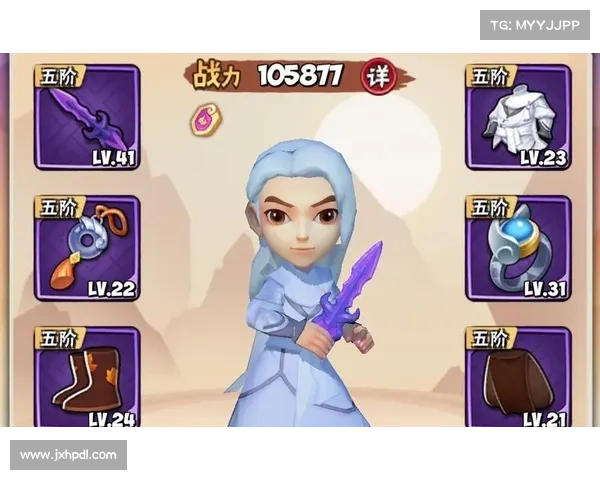
Task: Open the red 详 power details button
Action: (377, 76)
